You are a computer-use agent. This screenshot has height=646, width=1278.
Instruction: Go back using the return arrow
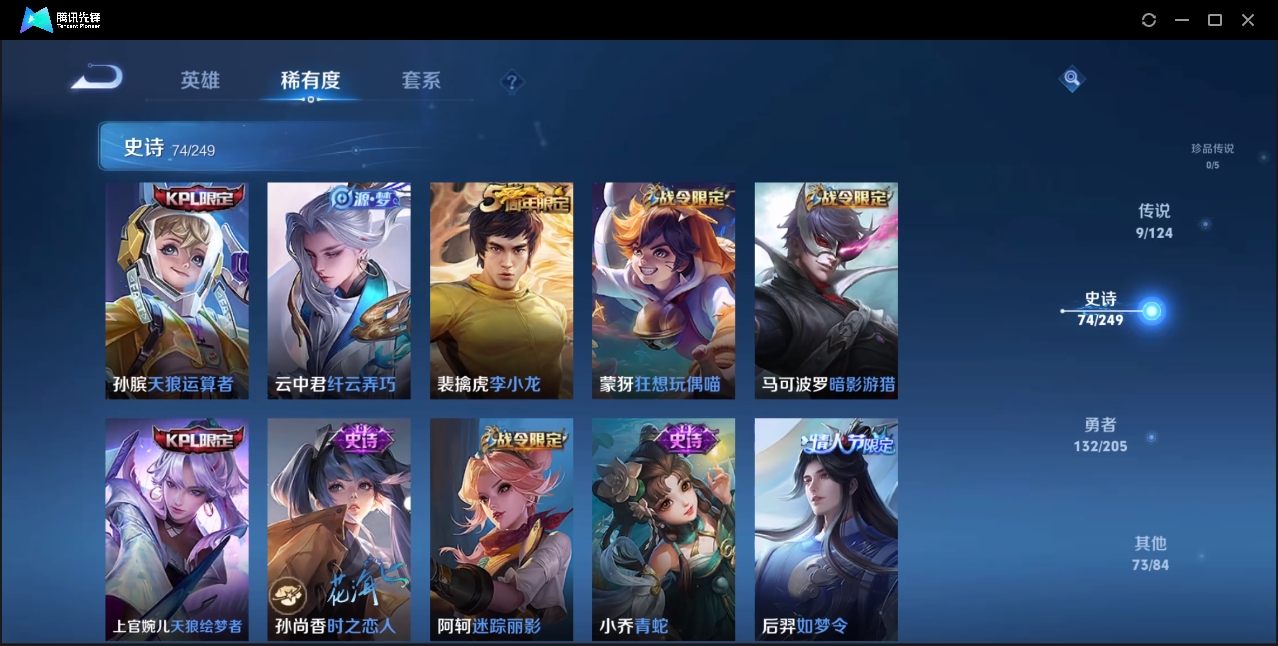97,77
